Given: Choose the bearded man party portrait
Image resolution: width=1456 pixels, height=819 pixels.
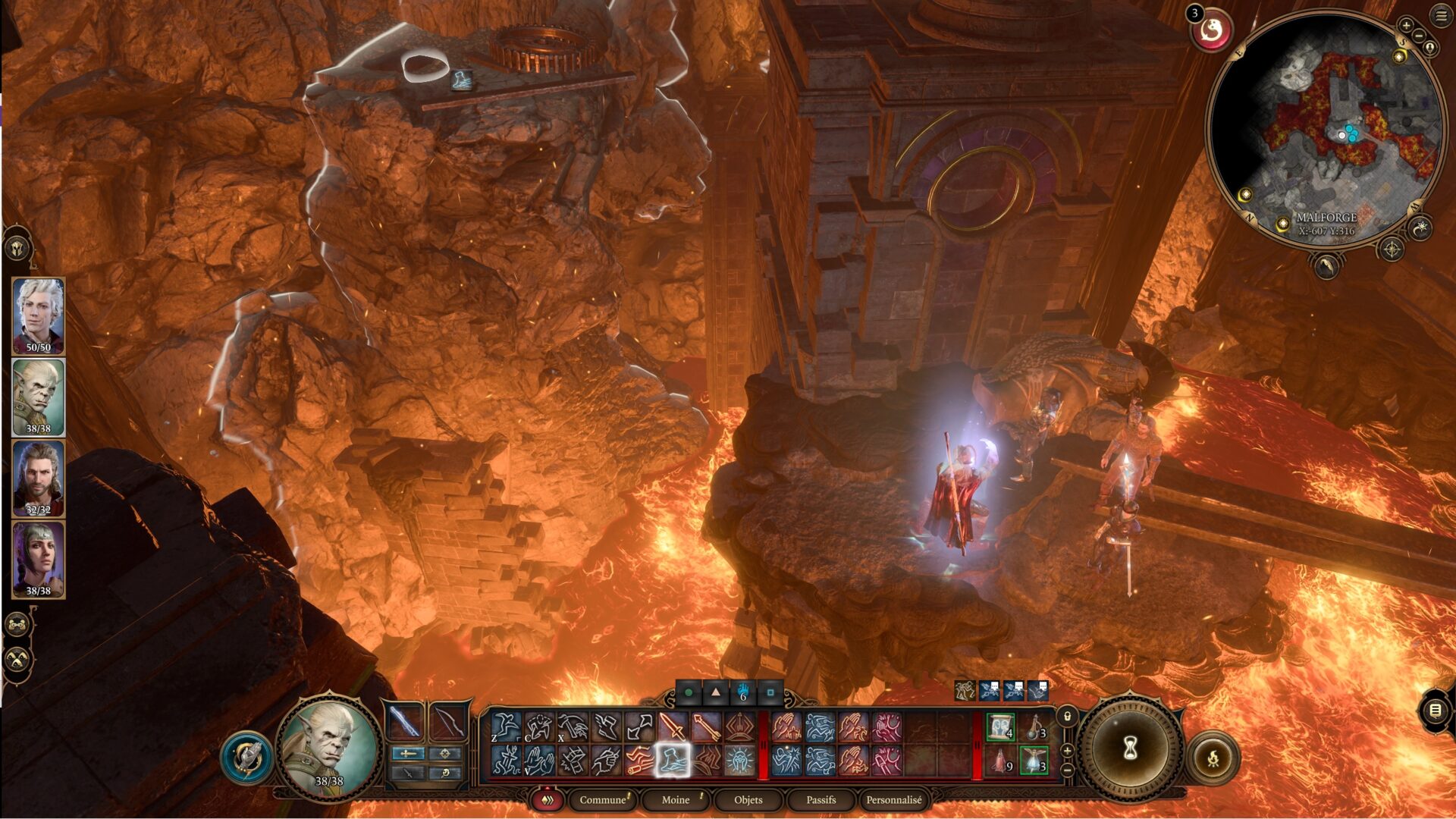Looking at the screenshot, I should coord(39,479).
